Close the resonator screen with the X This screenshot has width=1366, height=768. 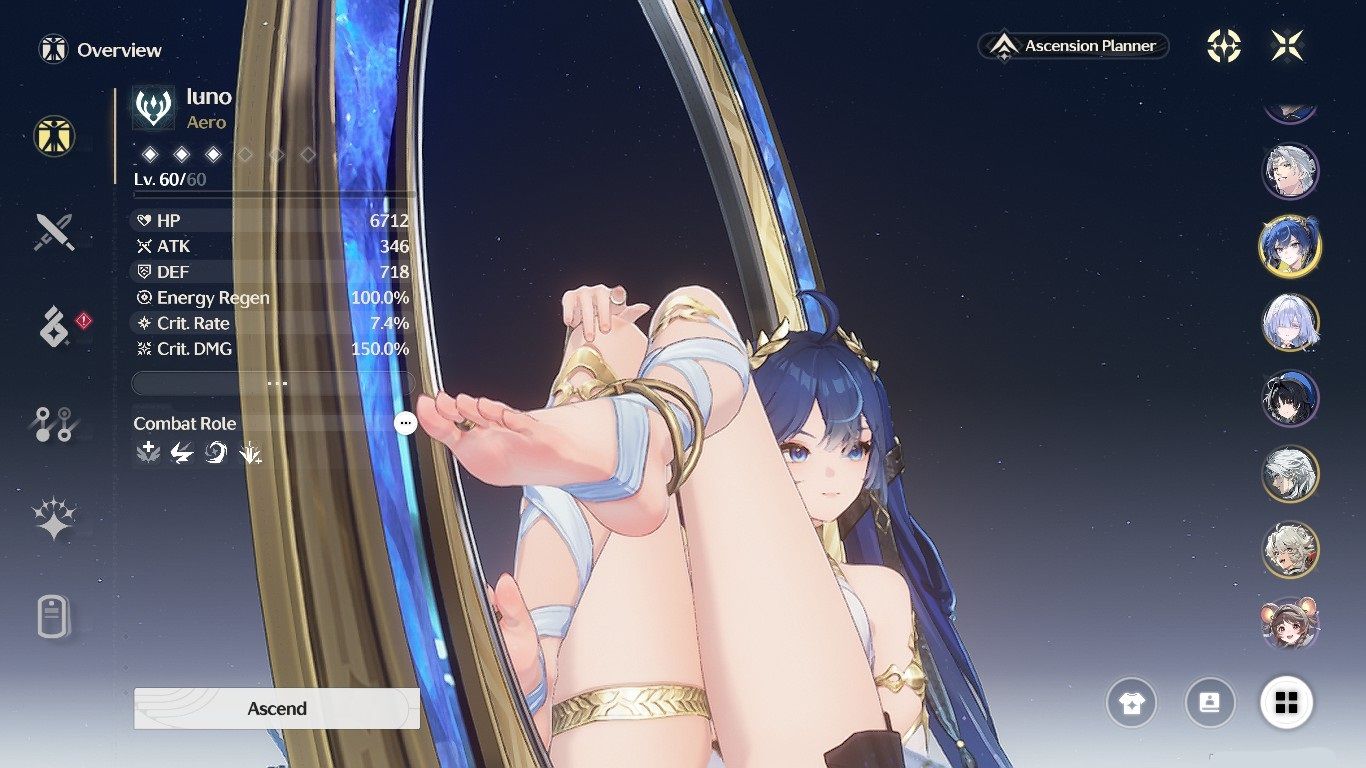coord(1287,46)
